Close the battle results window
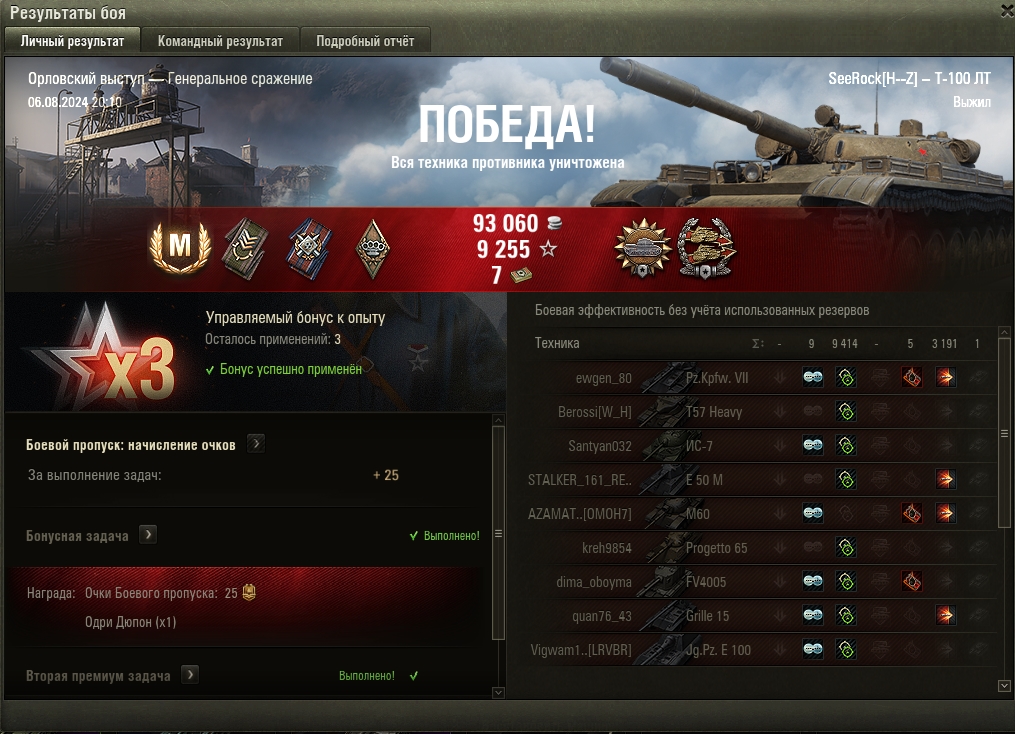 (1006, 9)
